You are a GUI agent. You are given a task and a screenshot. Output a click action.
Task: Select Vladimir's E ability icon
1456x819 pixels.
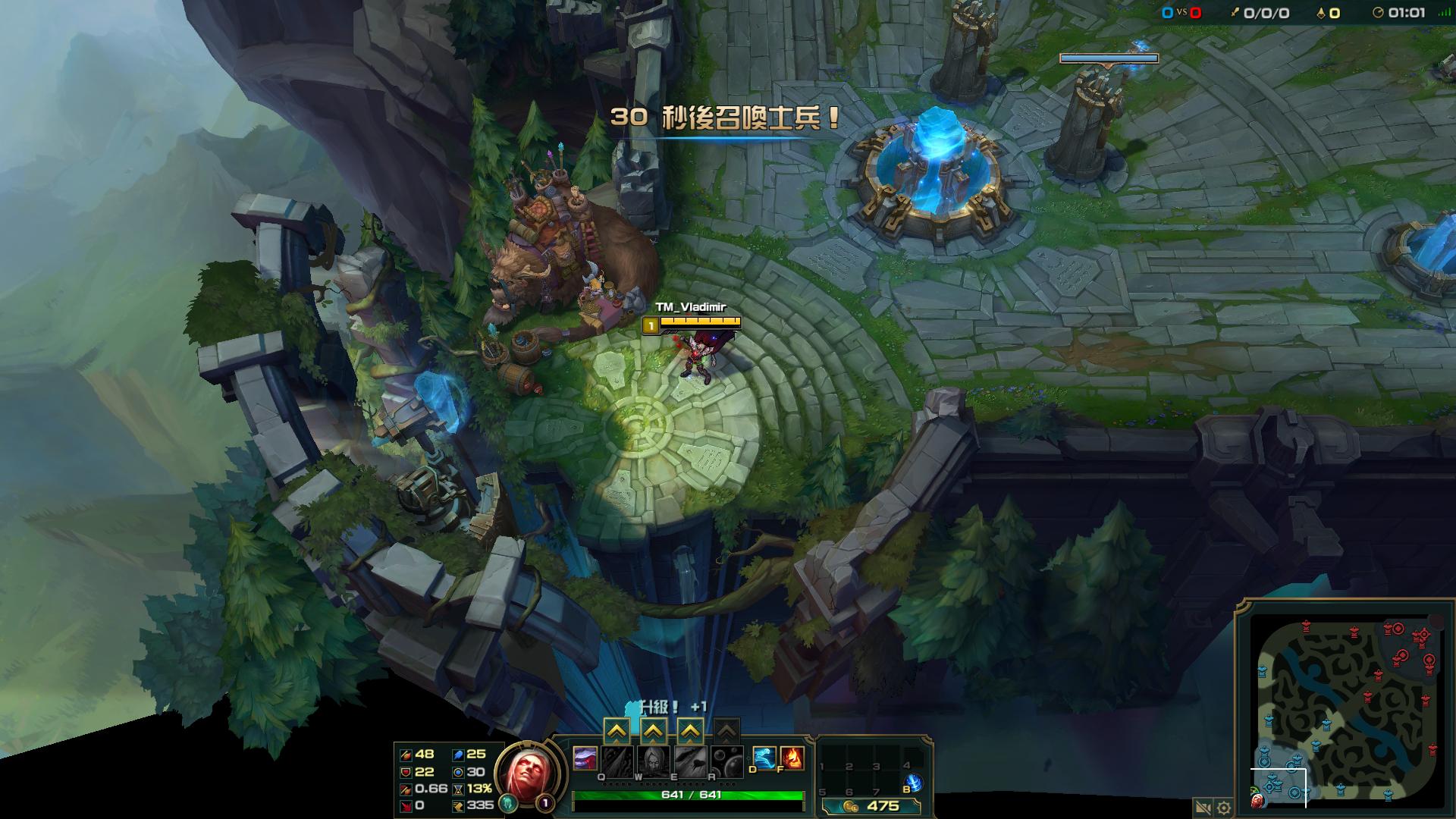(689, 761)
